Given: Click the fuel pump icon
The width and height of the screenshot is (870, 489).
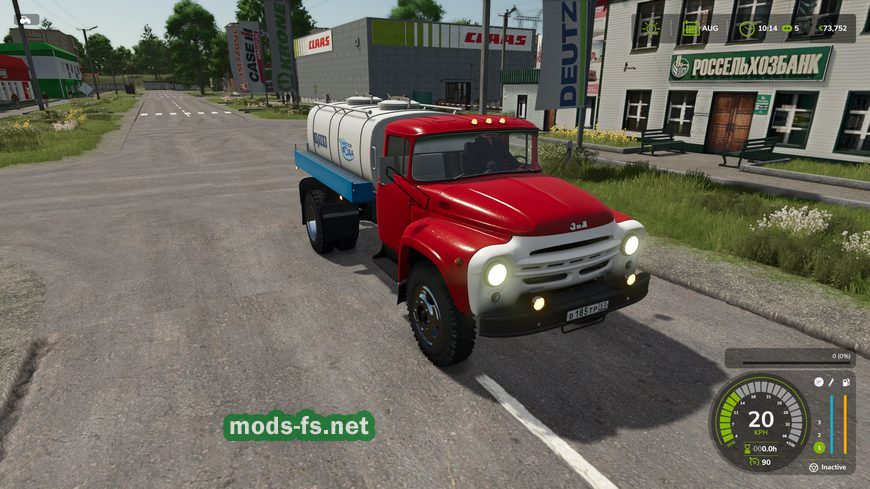Looking at the screenshot, I should coord(846,381).
